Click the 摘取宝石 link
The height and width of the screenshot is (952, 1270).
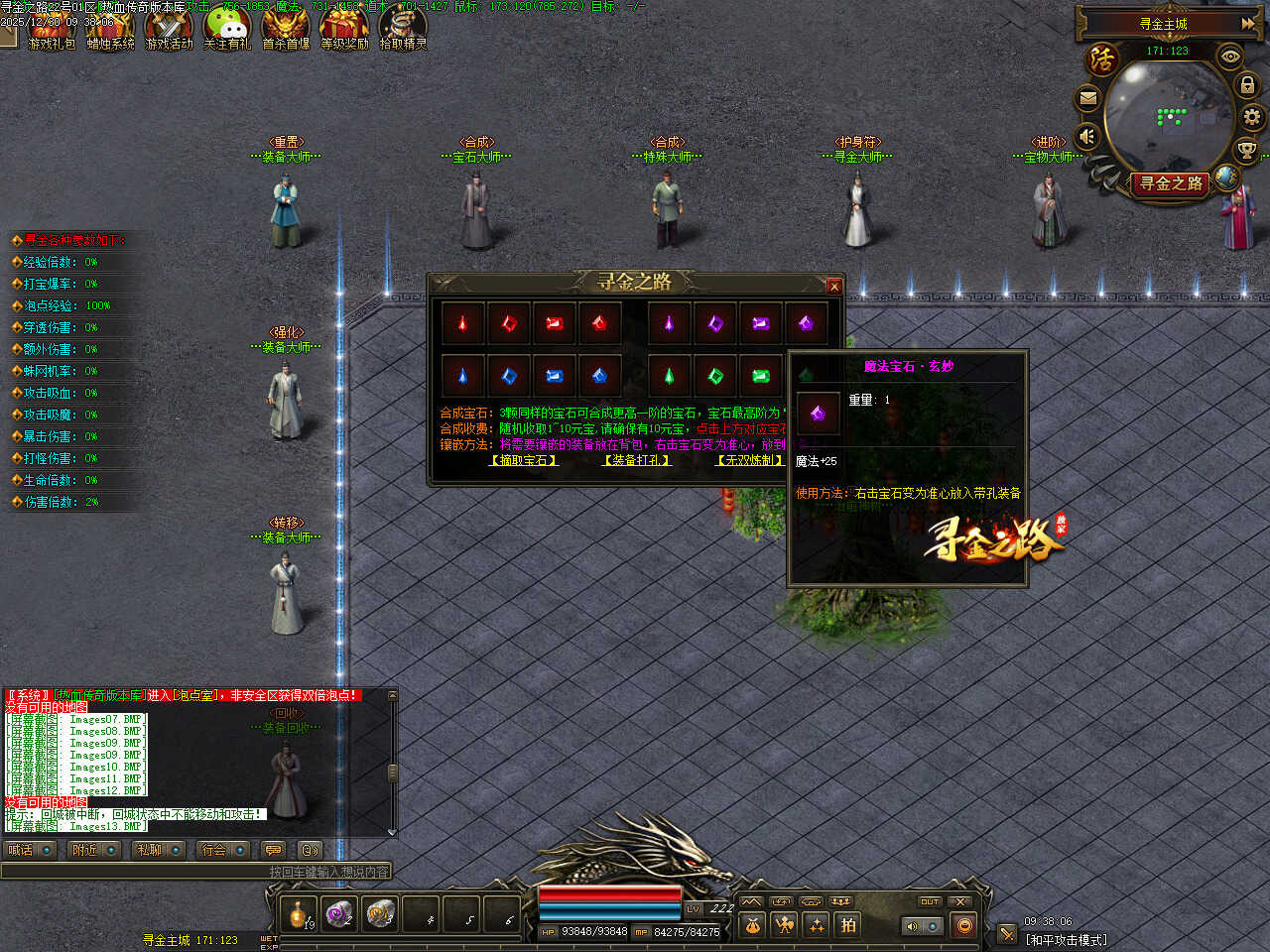(524, 460)
